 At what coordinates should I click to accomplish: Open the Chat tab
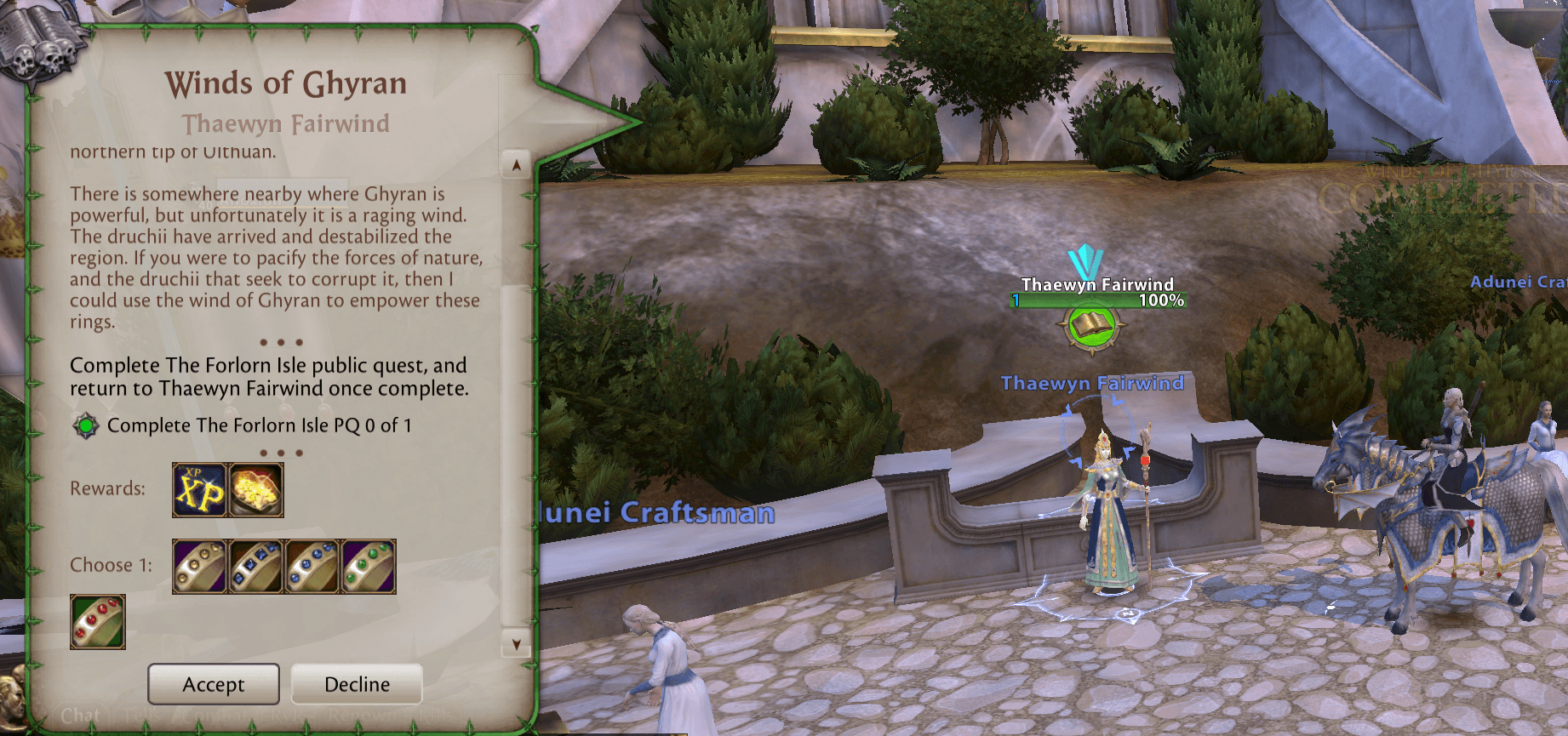click(80, 716)
